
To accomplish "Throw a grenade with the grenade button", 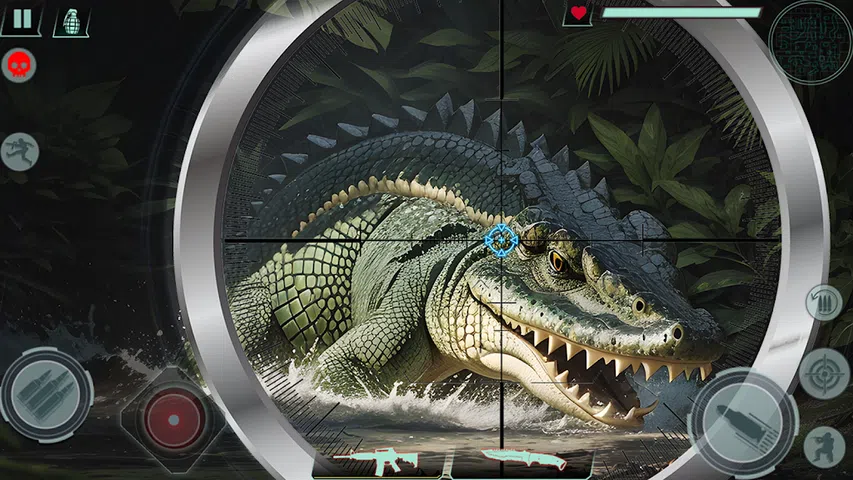I will (72, 20).
